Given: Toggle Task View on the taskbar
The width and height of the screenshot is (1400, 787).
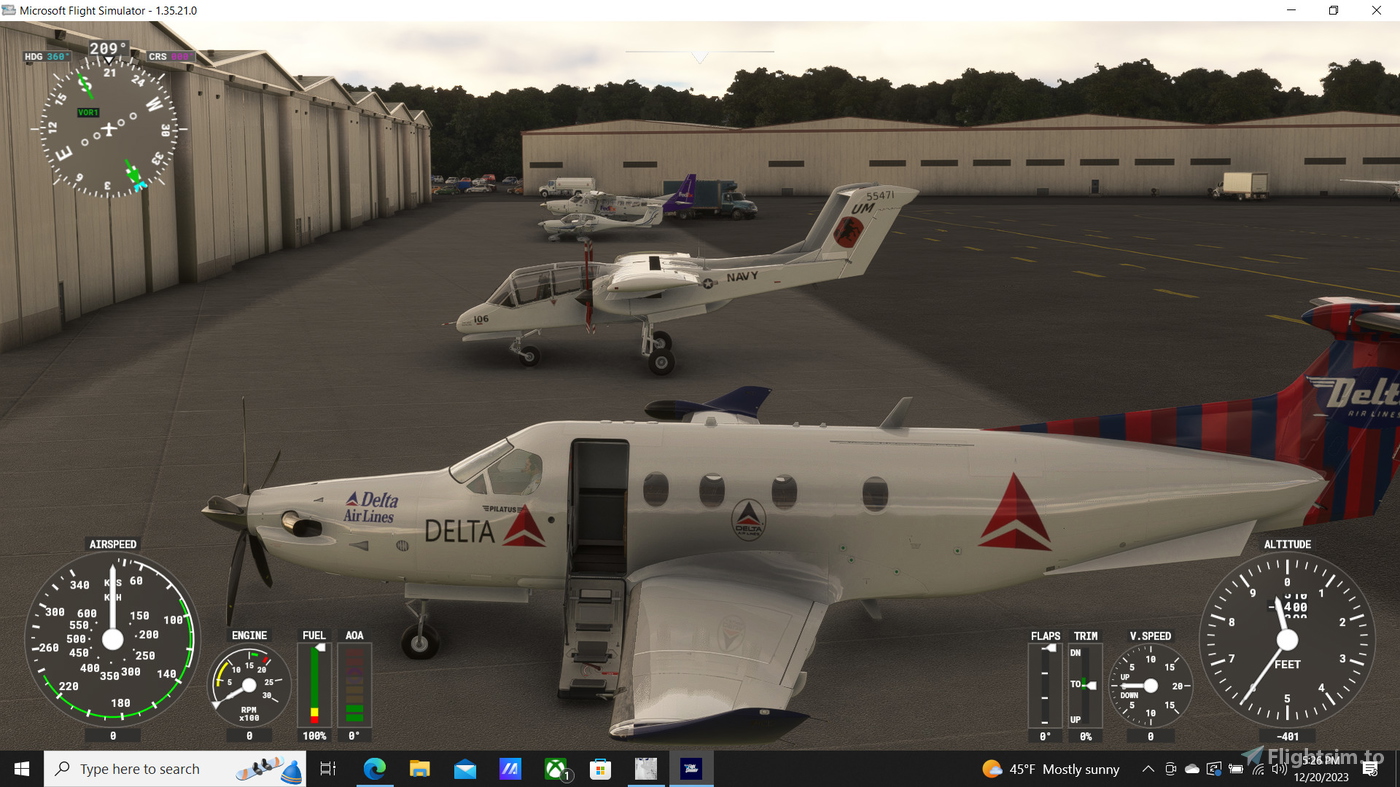Looking at the screenshot, I should [326, 768].
